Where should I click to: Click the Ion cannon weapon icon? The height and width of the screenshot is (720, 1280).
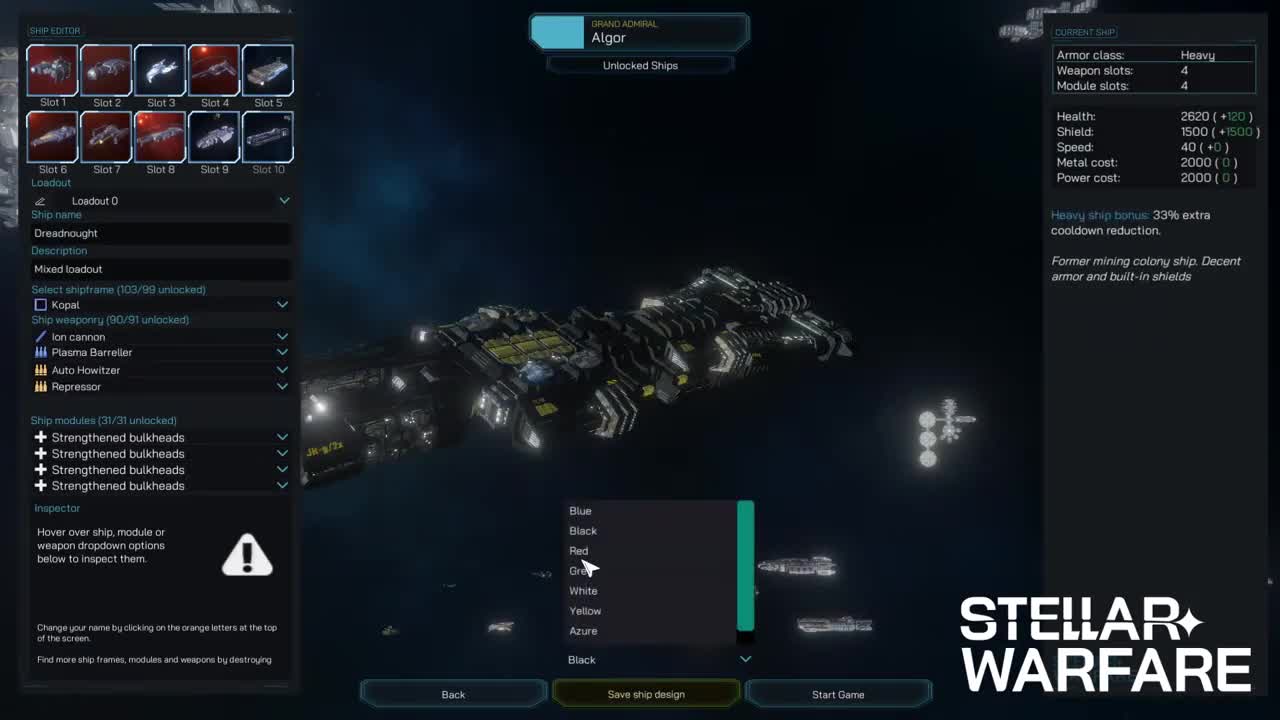(x=42, y=336)
